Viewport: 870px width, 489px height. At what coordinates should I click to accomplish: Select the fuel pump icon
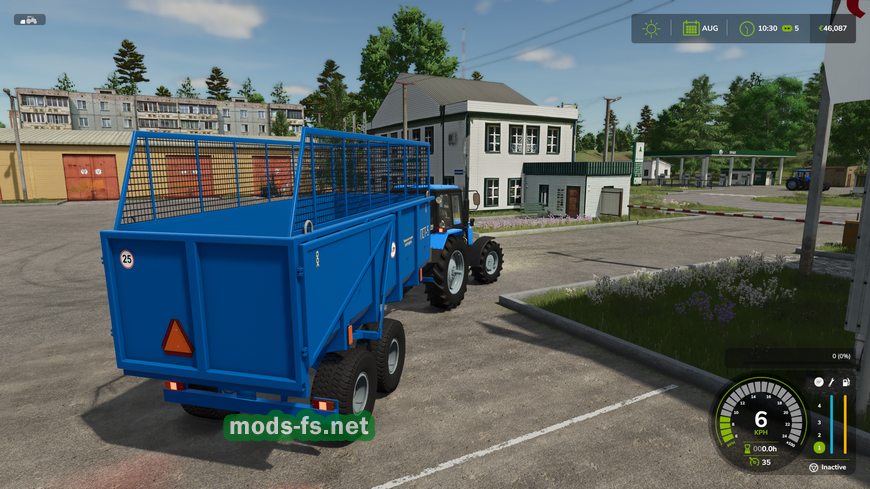coord(846,381)
